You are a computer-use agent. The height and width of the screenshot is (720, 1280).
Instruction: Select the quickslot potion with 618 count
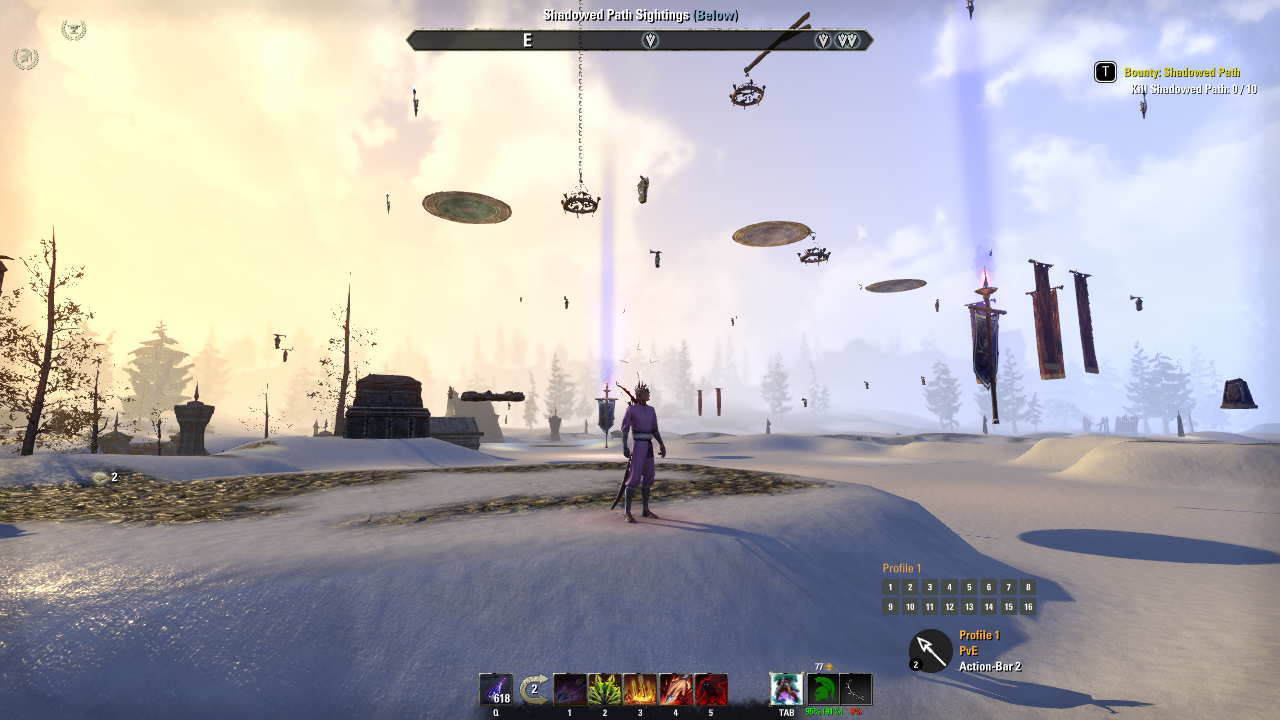click(x=496, y=689)
